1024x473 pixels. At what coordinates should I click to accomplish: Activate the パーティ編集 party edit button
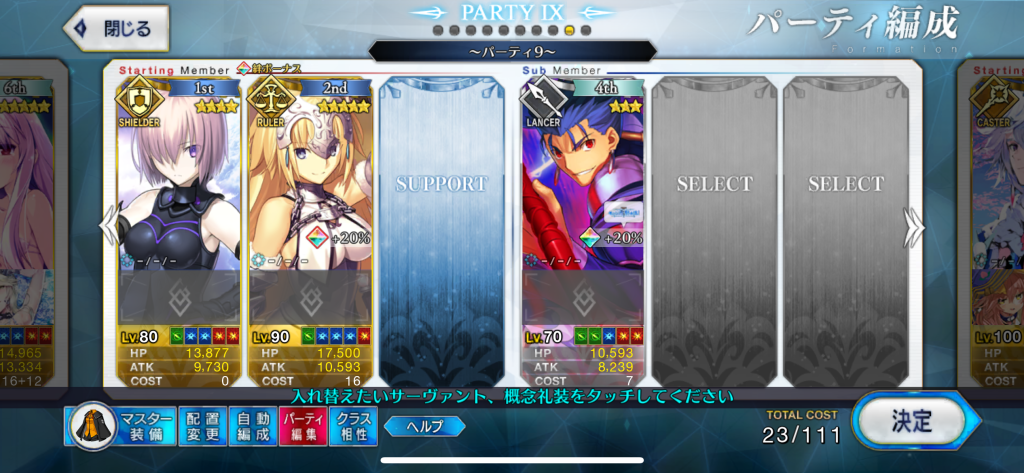point(302,426)
